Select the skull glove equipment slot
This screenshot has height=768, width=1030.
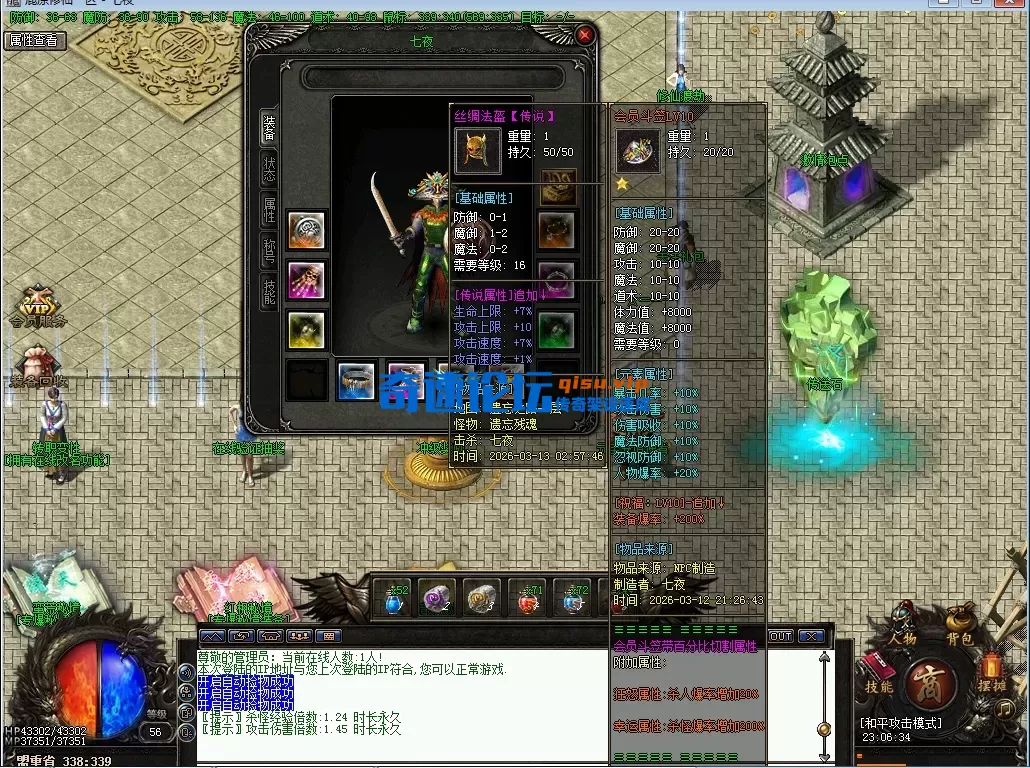click(306, 279)
